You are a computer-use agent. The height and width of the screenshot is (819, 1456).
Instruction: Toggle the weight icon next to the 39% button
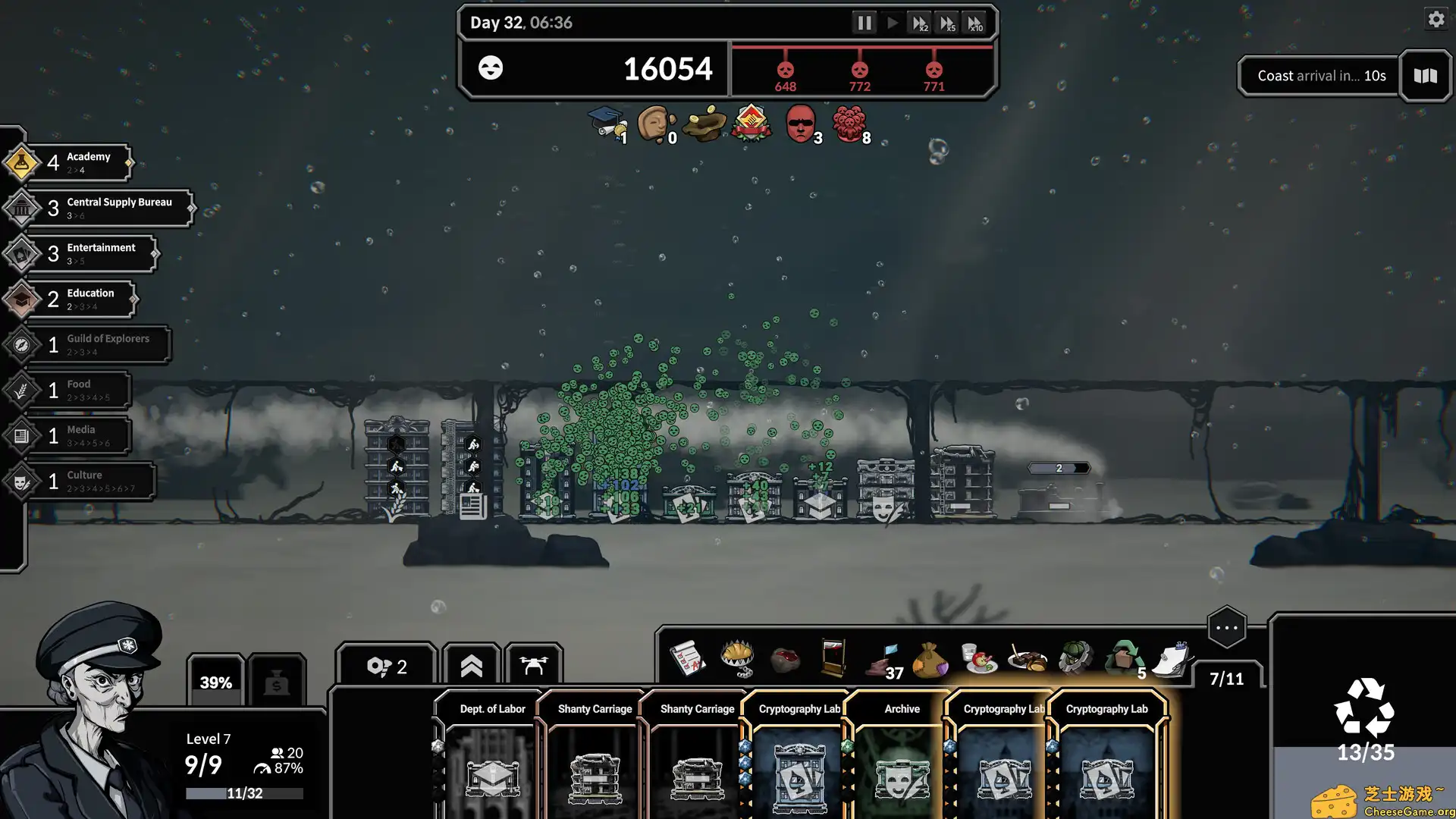coord(277,682)
